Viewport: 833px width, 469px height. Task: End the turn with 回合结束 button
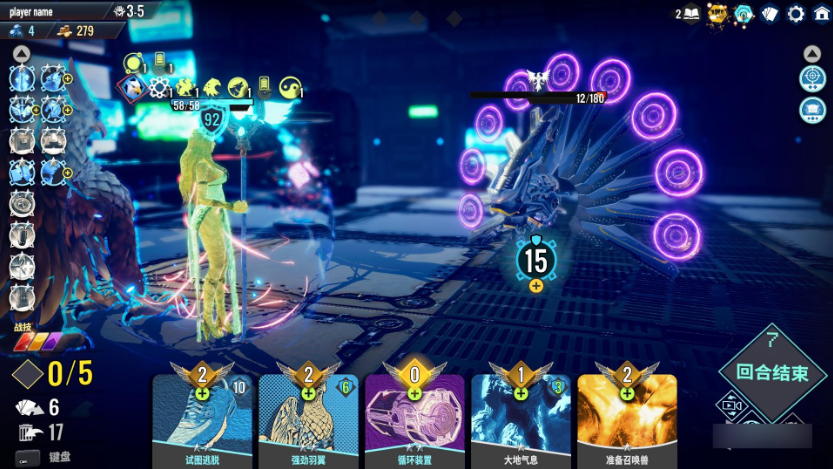772,372
